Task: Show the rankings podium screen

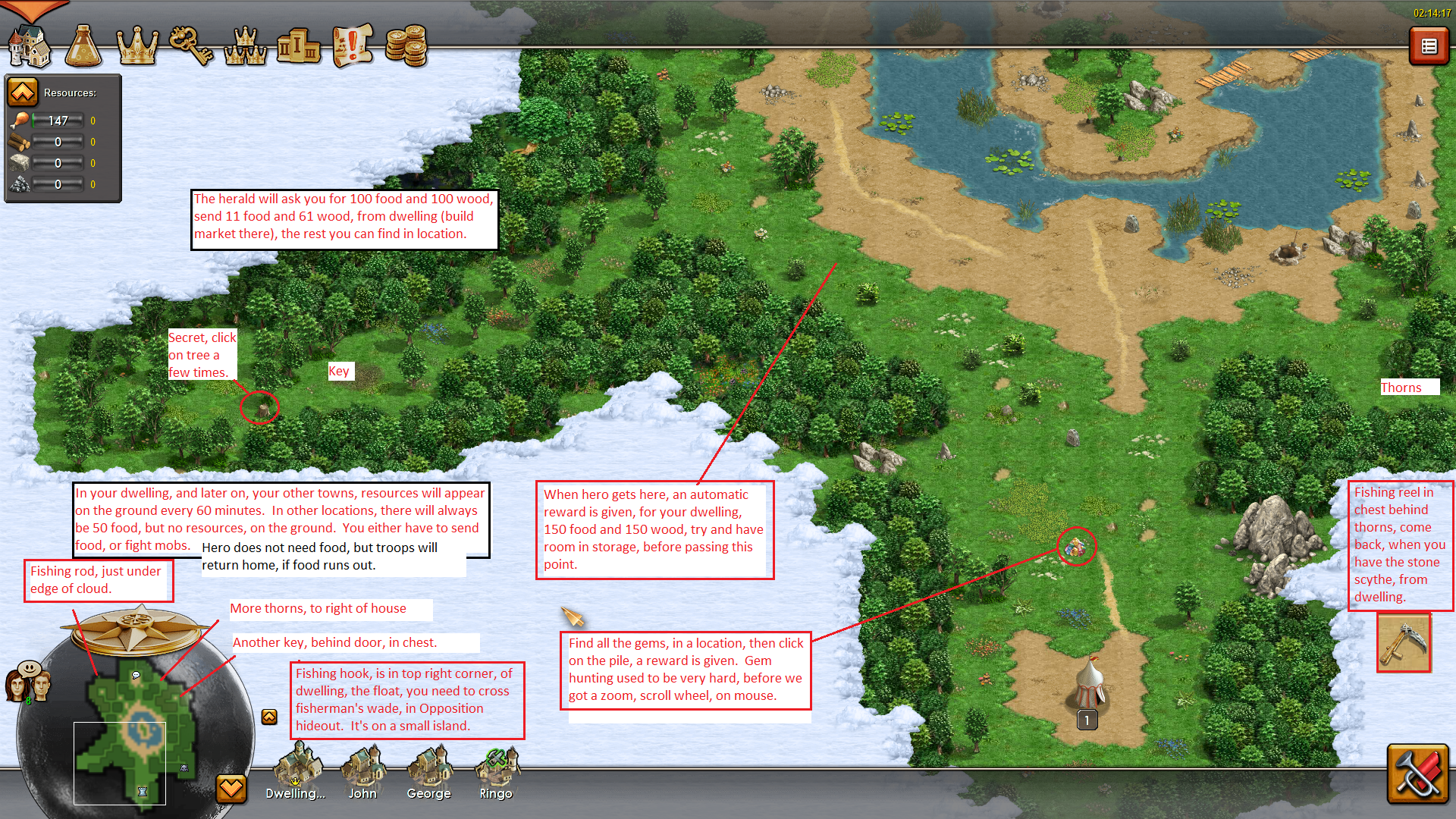Action: [x=299, y=47]
